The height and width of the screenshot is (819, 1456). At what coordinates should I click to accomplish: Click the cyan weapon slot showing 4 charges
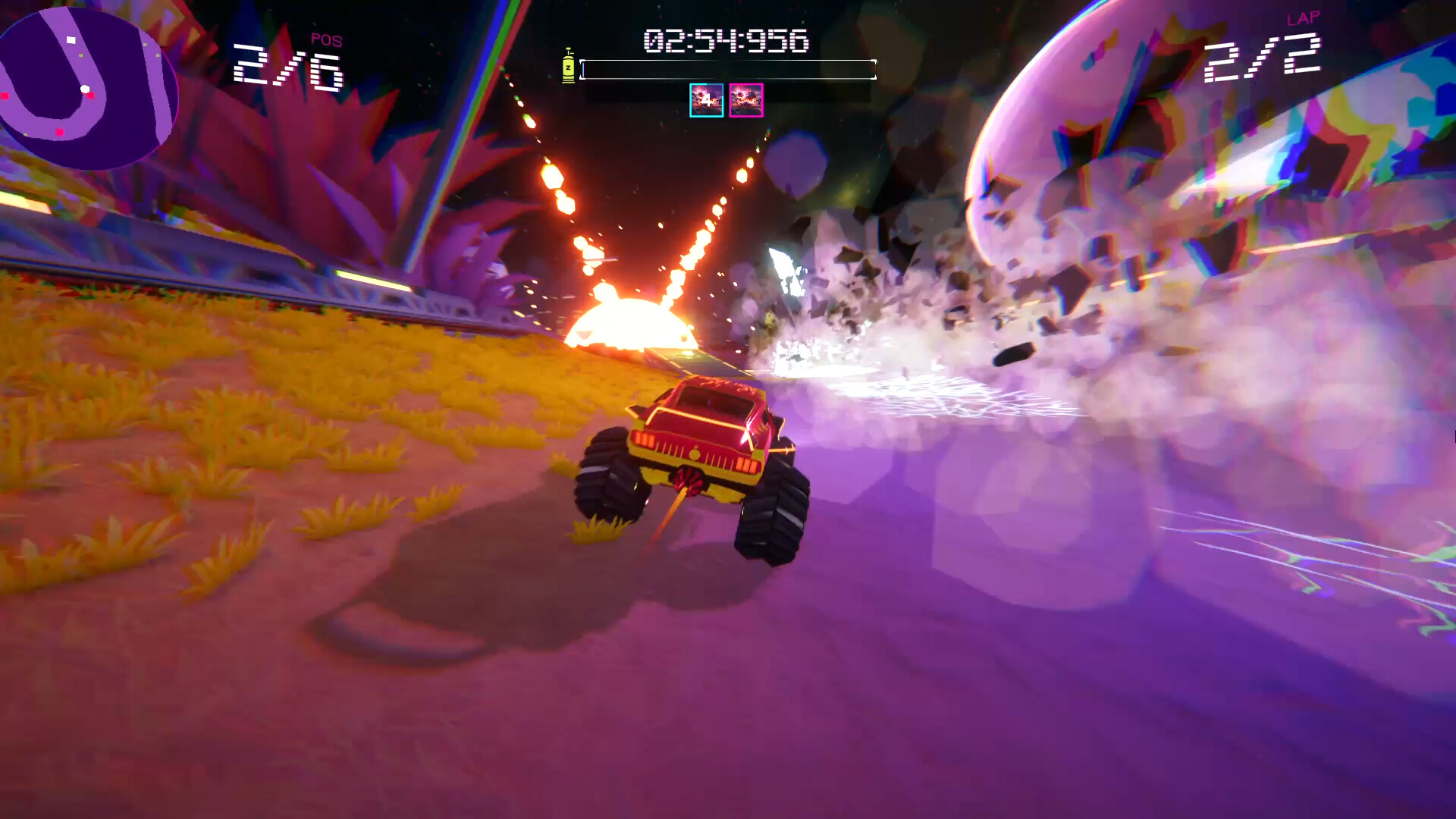click(707, 100)
